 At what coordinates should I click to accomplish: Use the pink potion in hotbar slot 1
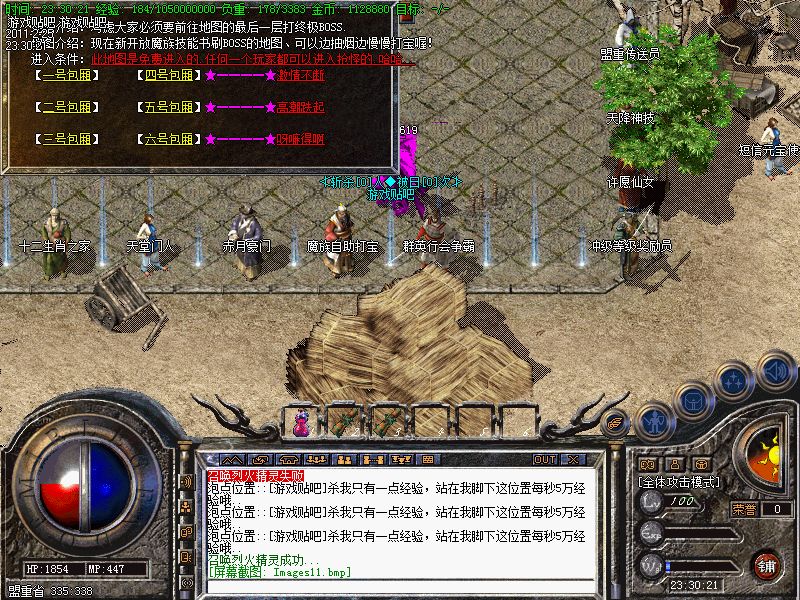[x=301, y=423]
